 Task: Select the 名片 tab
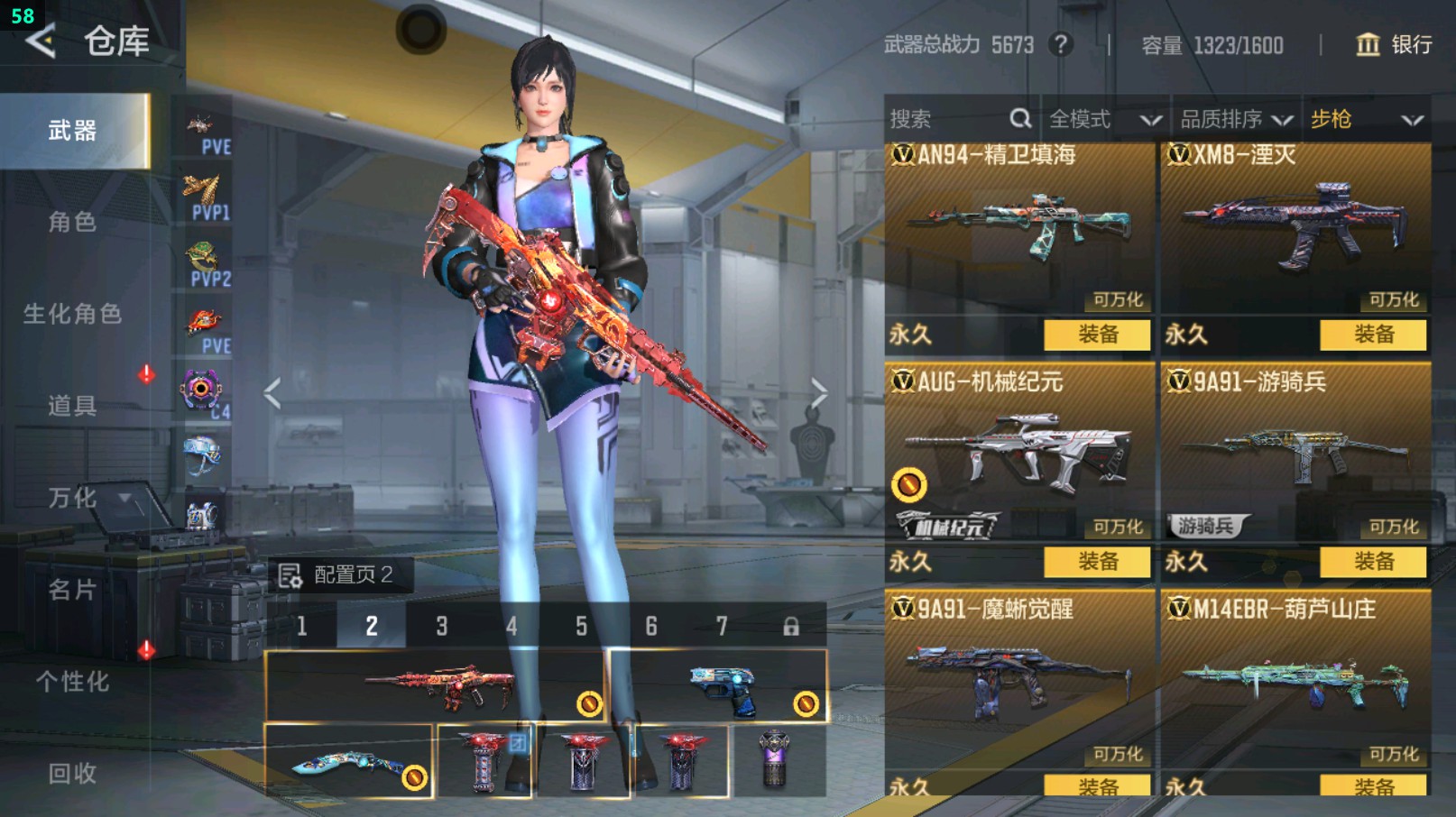pos(72,590)
